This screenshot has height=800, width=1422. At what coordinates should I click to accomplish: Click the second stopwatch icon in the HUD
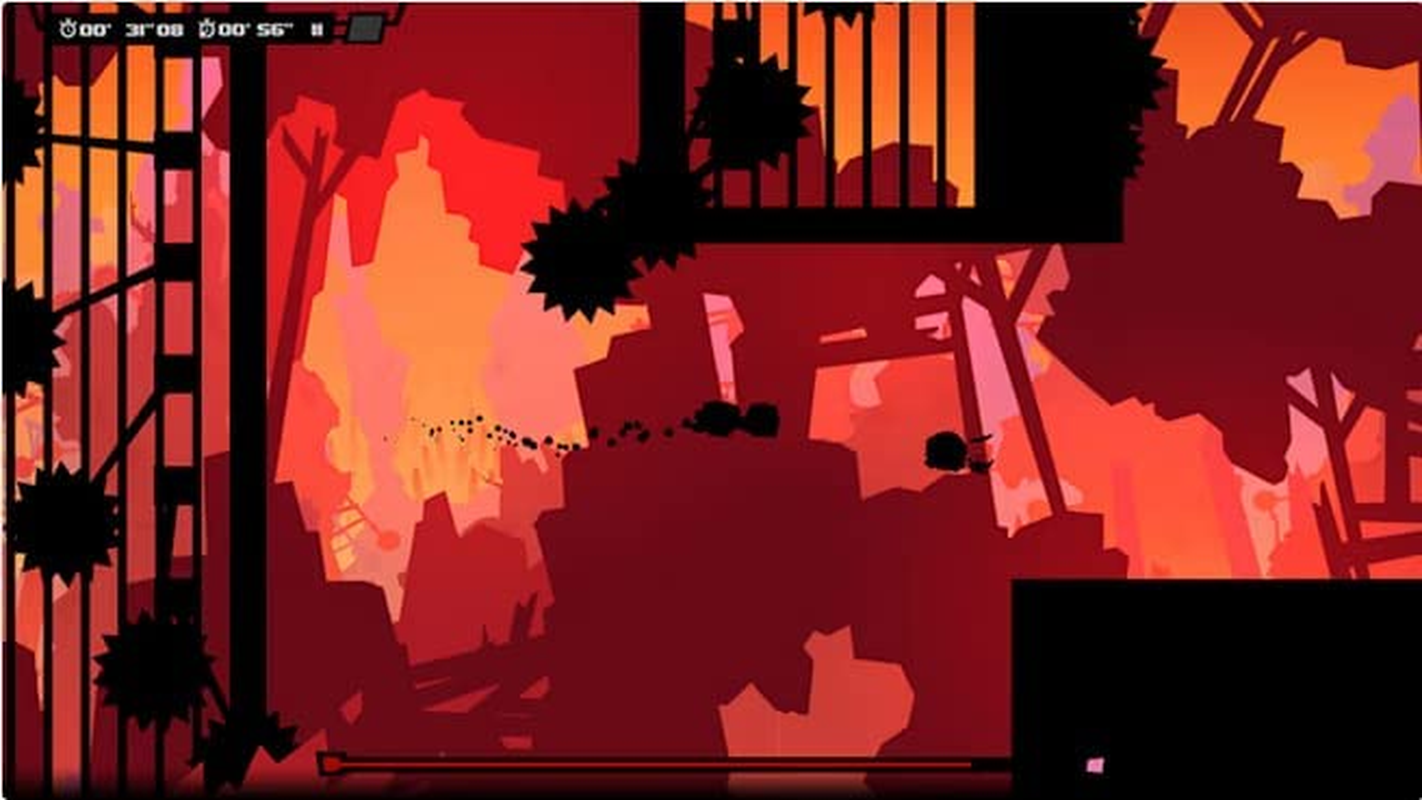(207, 30)
